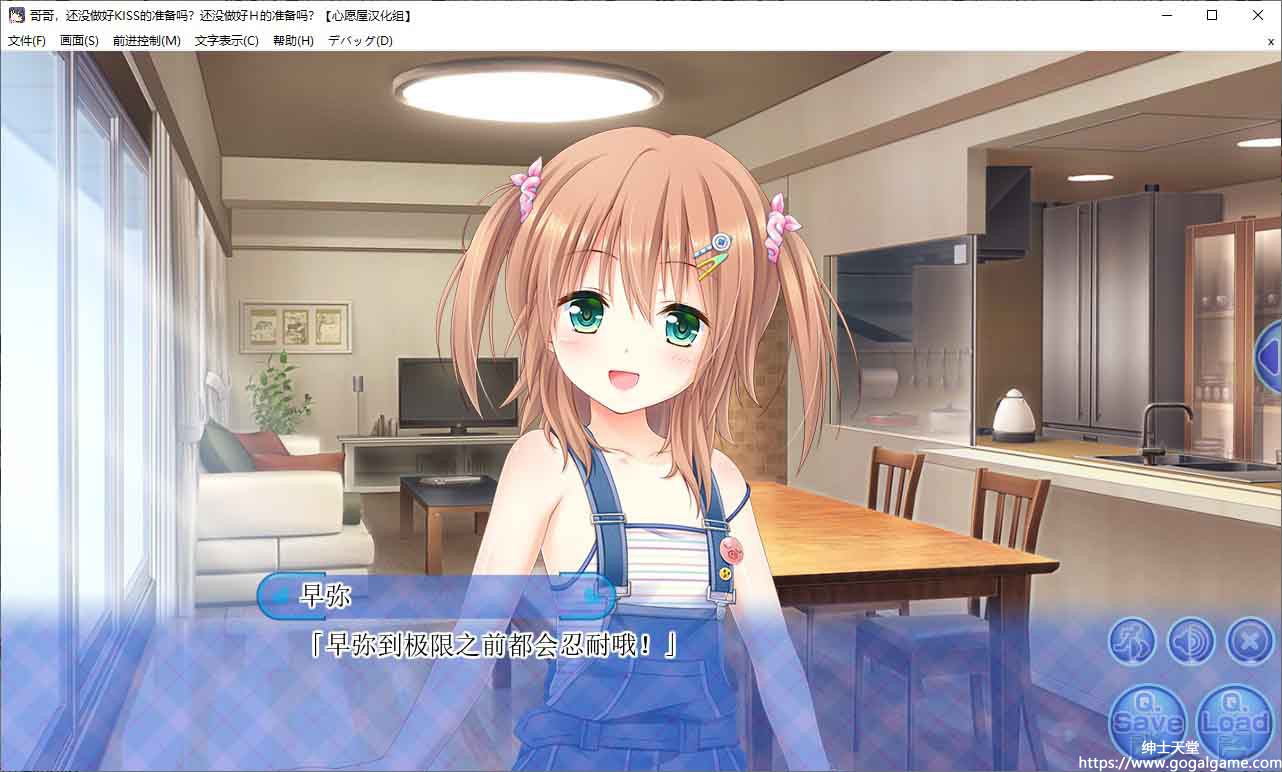Replay voice with the speaker icon
Screen dimensions: 1282x772
(x=1191, y=641)
